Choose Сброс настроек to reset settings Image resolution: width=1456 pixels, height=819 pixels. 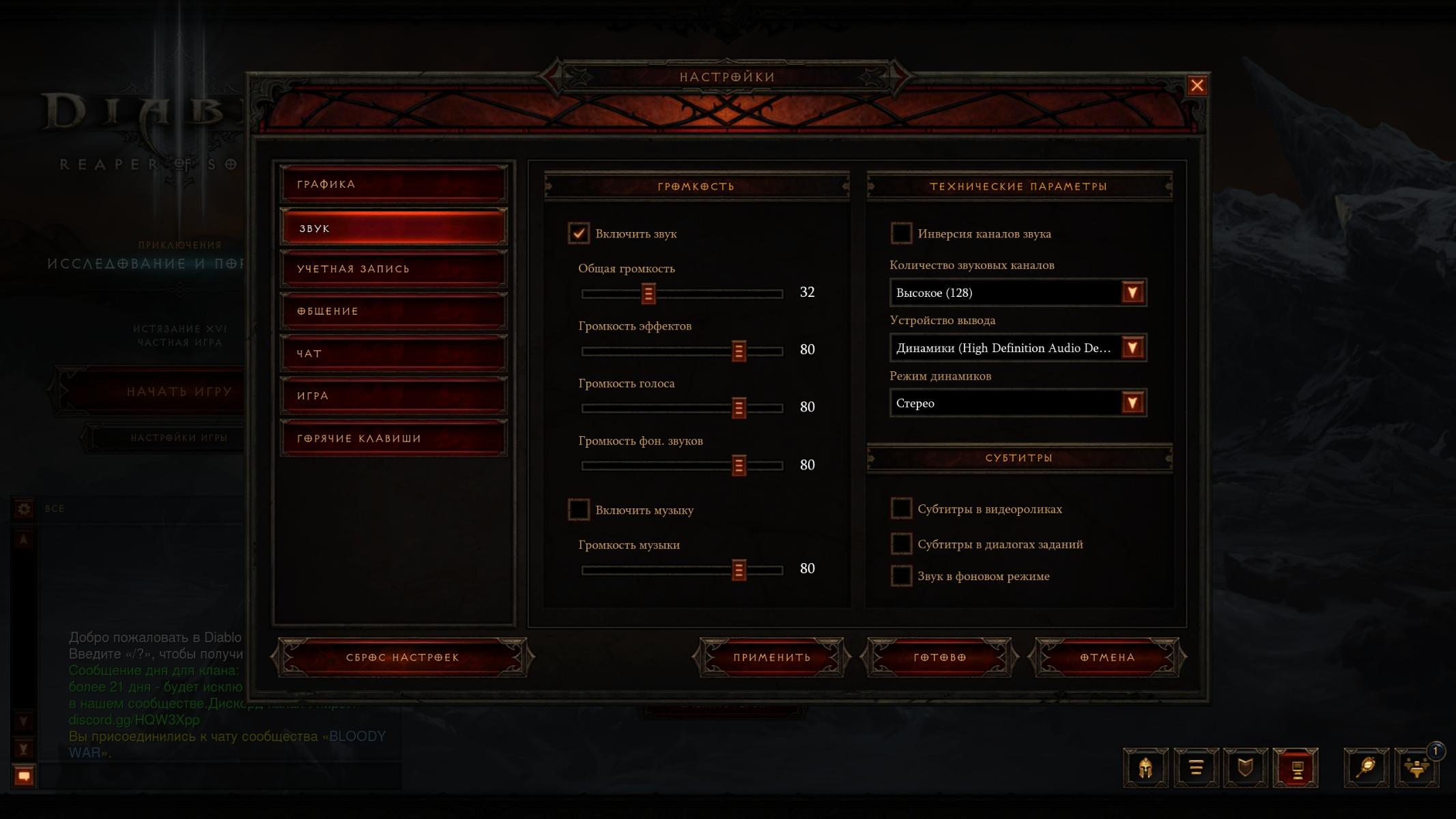[403, 657]
